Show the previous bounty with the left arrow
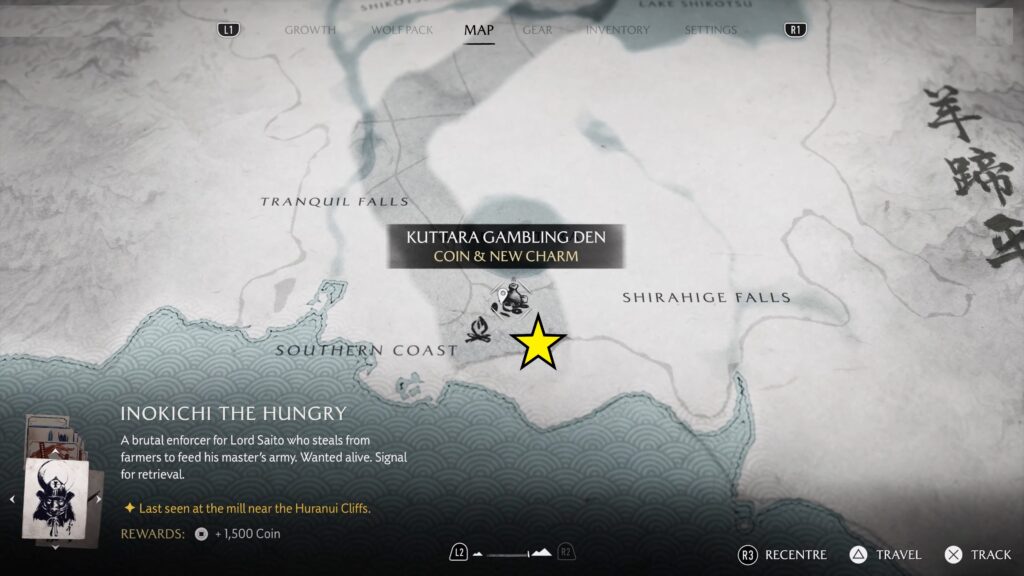 pyautogui.click(x=13, y=499)
